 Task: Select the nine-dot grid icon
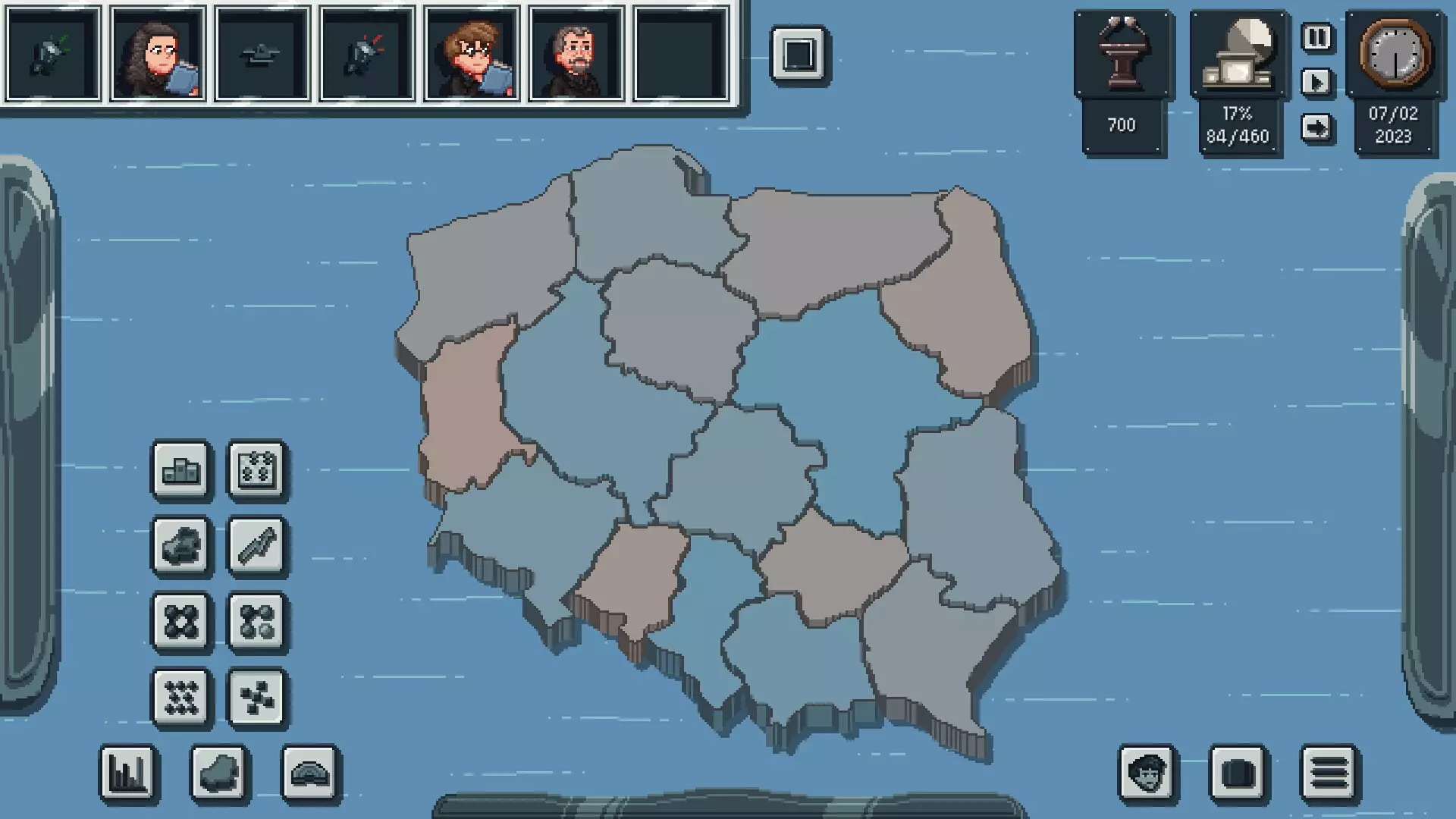(x=181, y=698)
